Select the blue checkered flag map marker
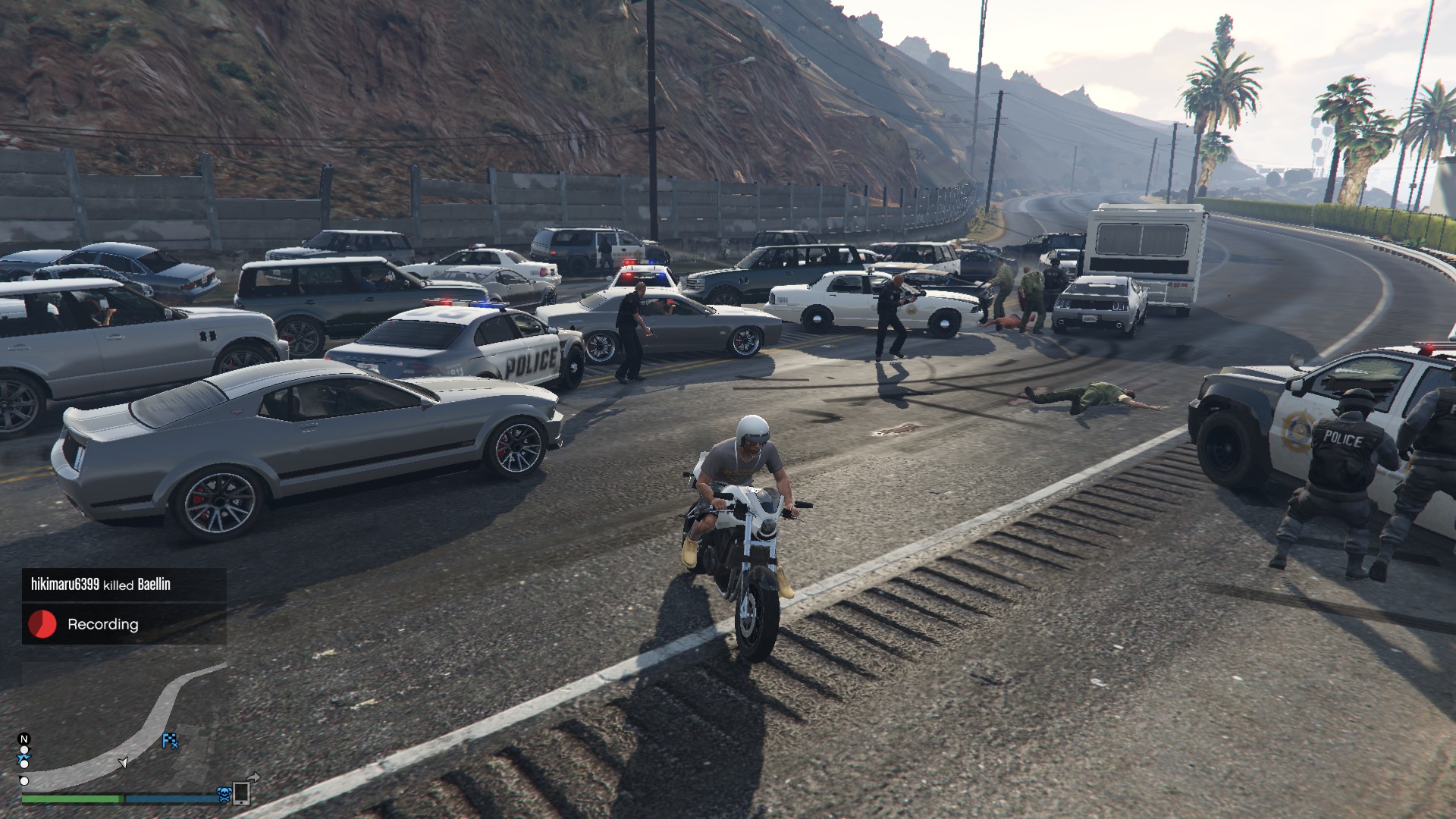 [x=171, y=741]
